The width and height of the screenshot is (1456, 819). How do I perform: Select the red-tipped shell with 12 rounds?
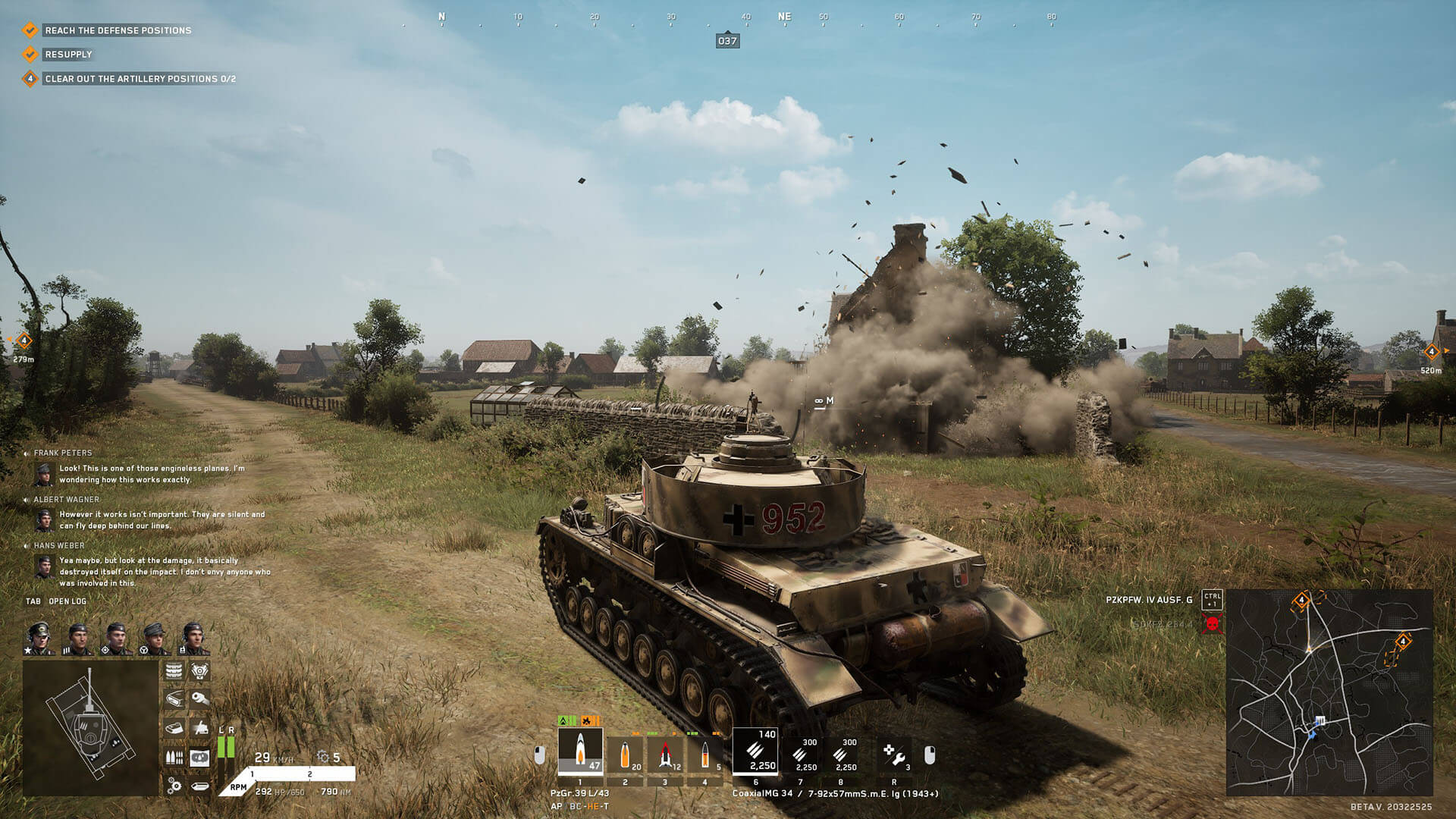point(665,755)
